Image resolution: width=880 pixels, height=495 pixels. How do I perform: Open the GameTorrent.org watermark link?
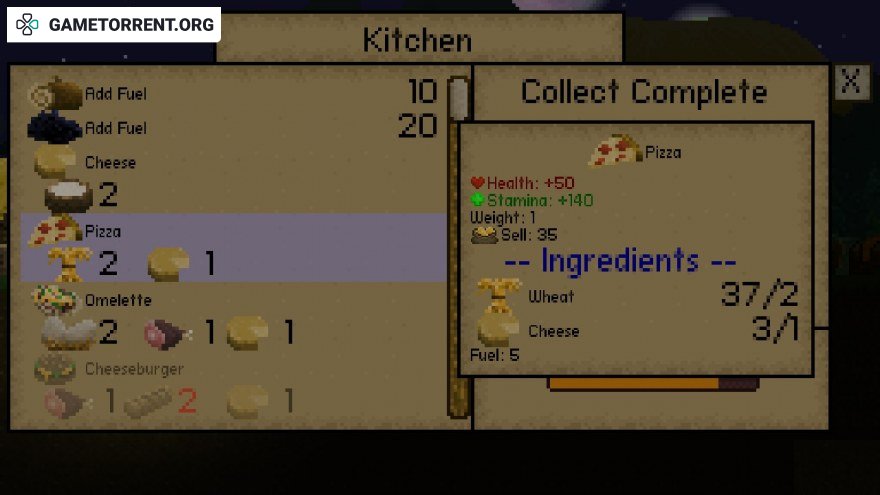(115, 24)
